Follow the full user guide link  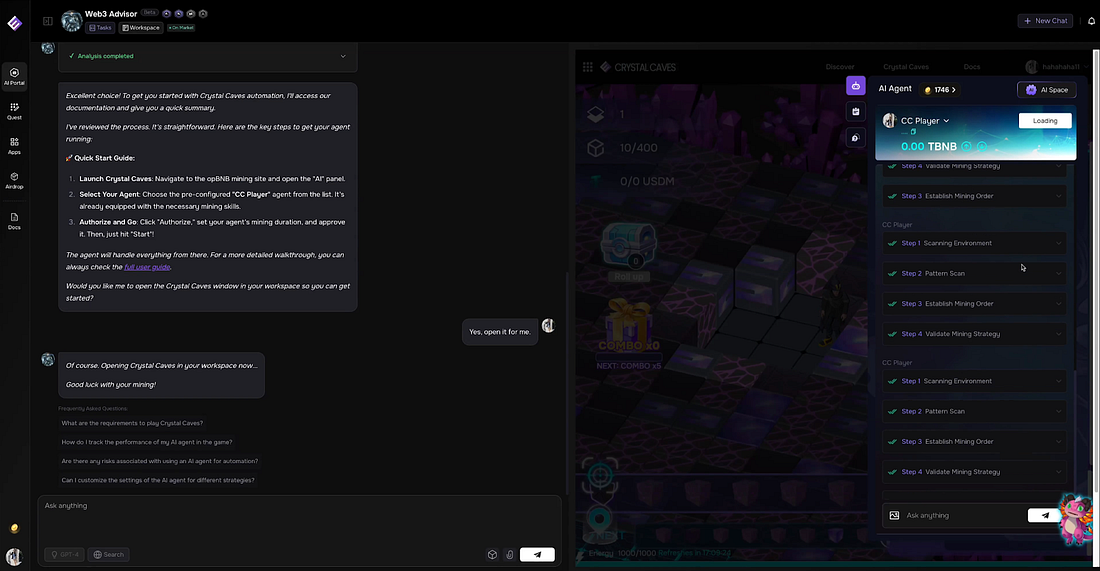(x=146, y=267)
